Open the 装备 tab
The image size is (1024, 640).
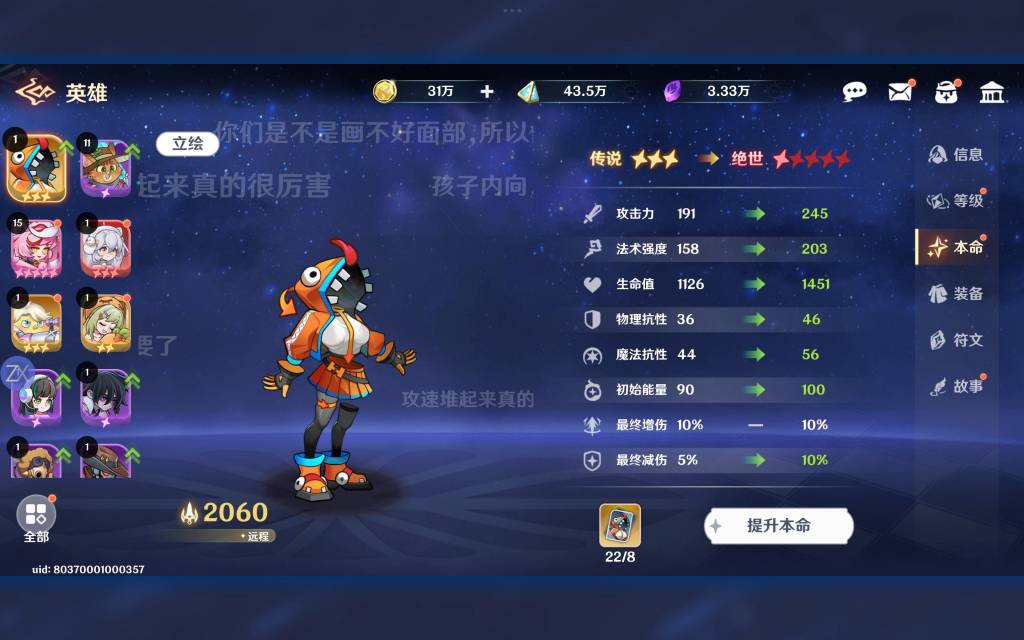tap(957, 293)
